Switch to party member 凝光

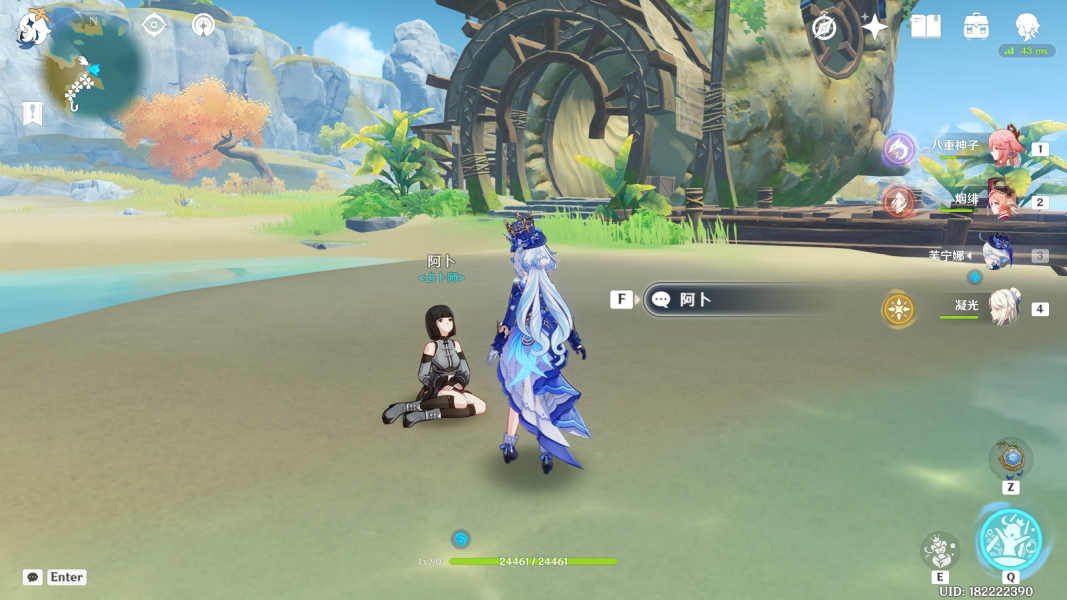pos(1003,308)
